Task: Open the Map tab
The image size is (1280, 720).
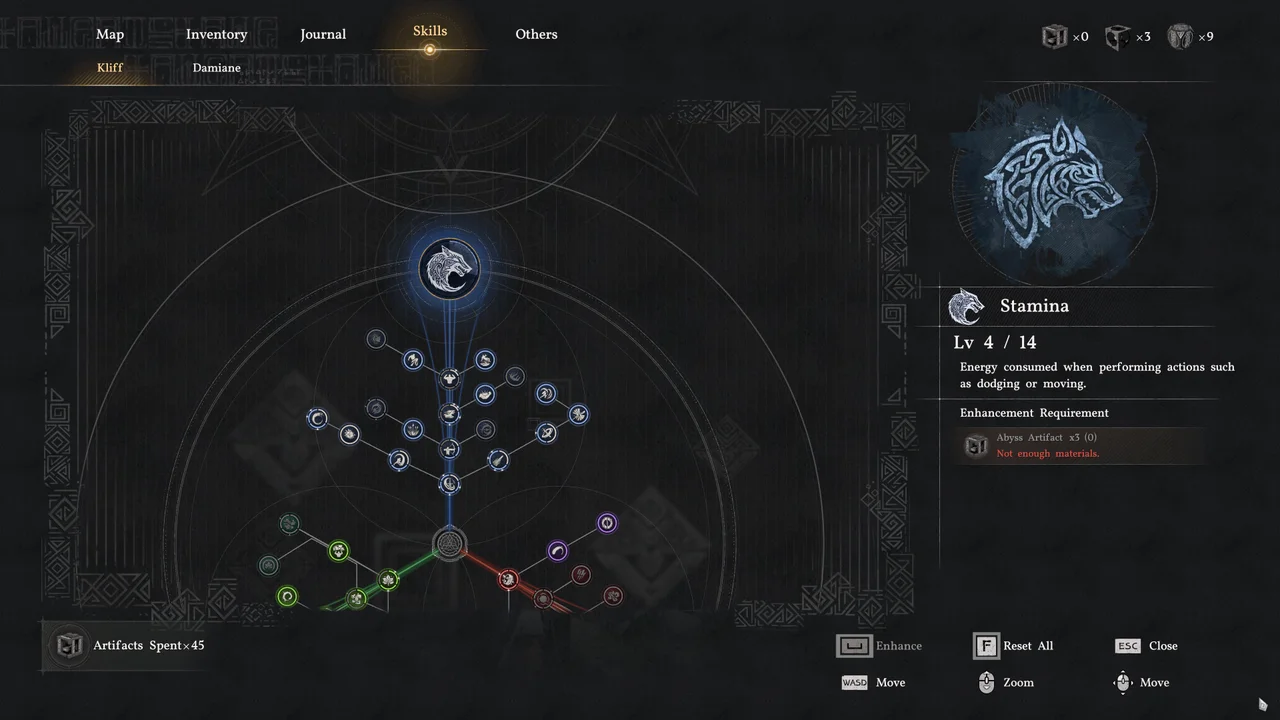Action: click(x=110, y=34)
